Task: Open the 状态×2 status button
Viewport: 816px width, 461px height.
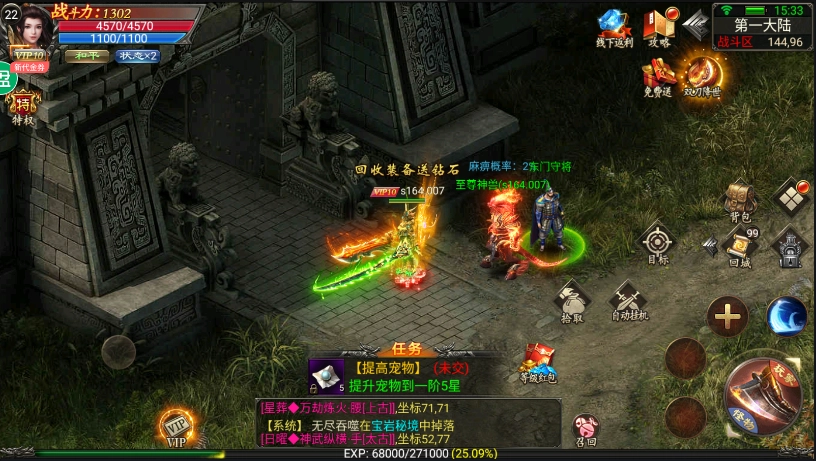Action: [137, 56]
